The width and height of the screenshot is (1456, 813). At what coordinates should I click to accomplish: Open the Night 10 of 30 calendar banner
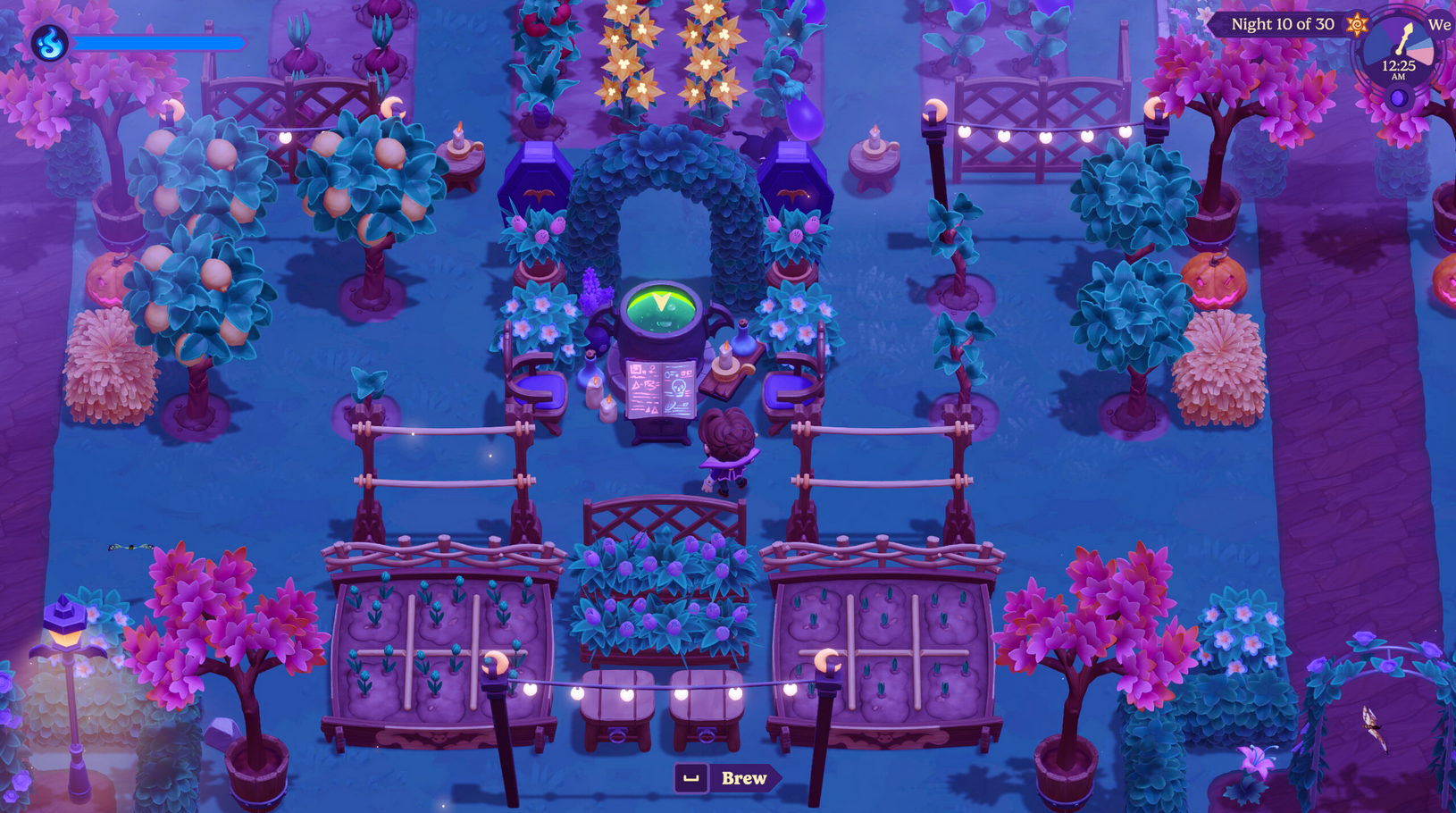pos(1283,24)
